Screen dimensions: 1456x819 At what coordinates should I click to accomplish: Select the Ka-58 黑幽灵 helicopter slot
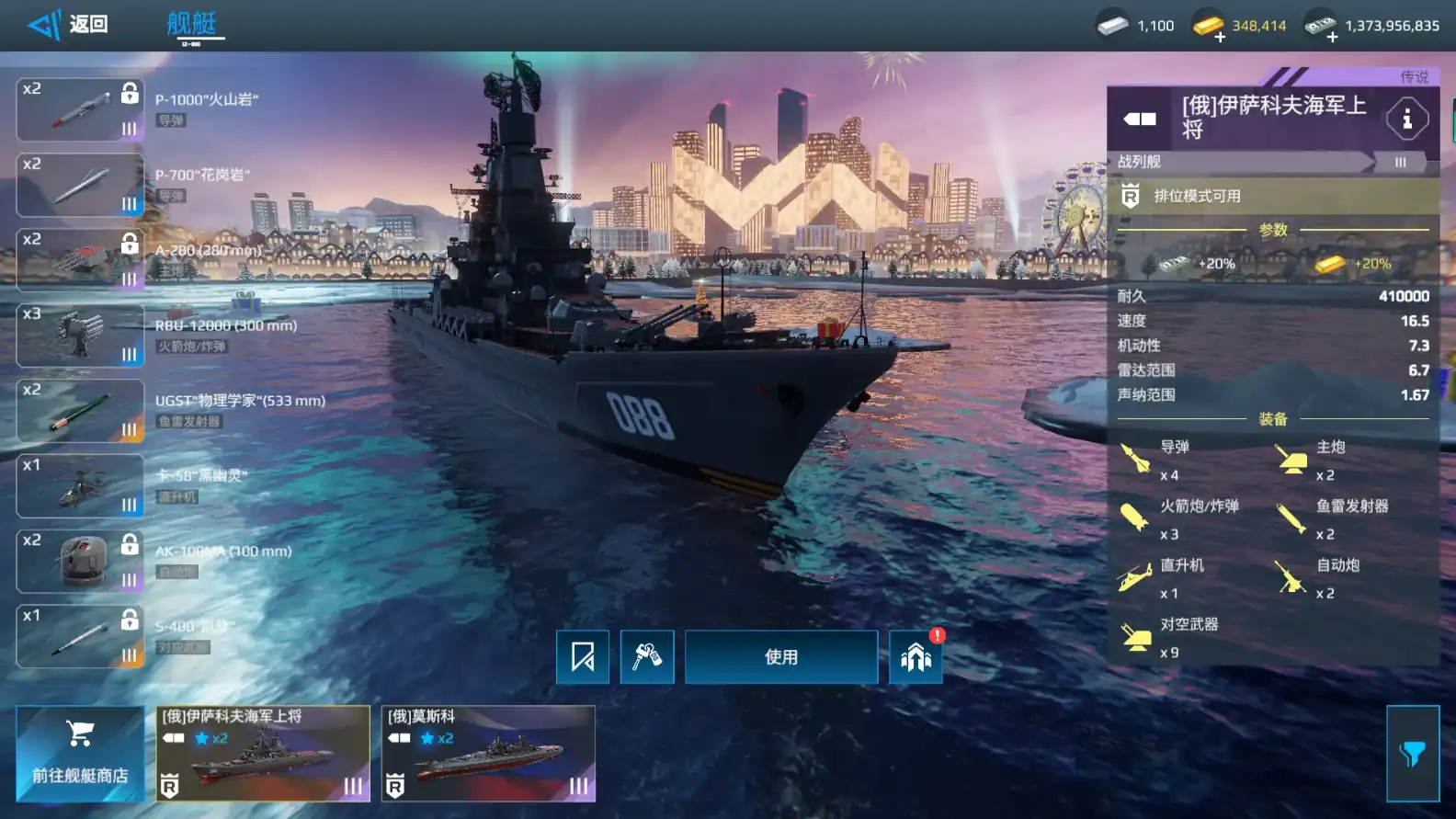[80, 486]
